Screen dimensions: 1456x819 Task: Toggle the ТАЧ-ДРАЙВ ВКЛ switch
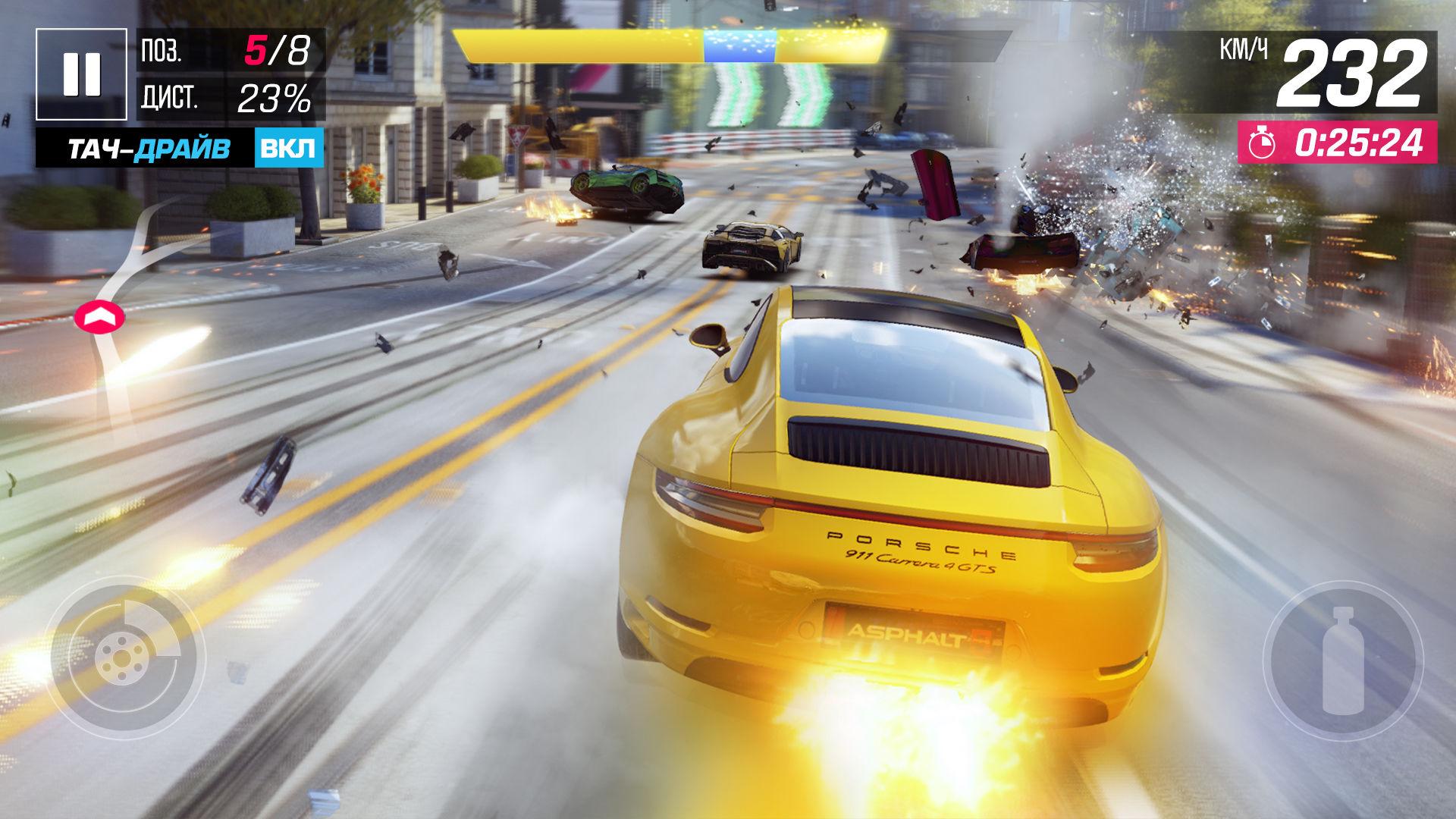coord(289,149)
